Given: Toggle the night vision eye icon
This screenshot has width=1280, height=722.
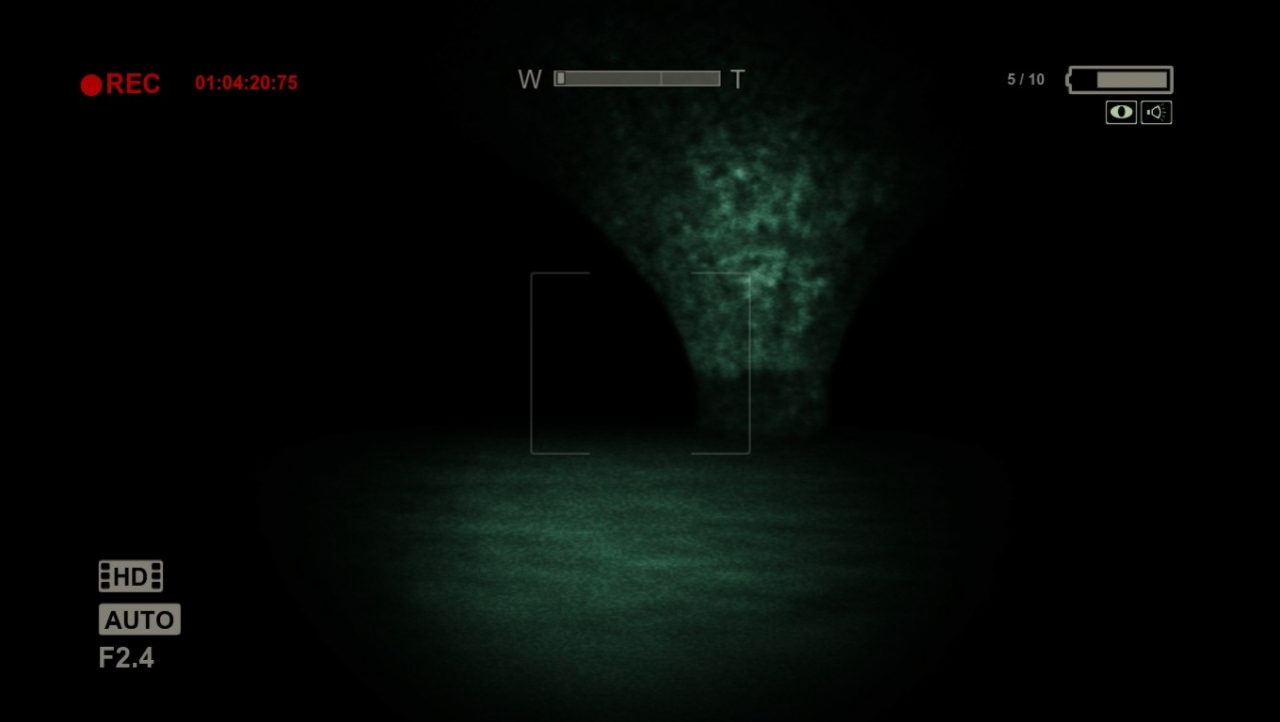Looking at the screenshot, I should pyautogui.click(x=1120, y=112).
